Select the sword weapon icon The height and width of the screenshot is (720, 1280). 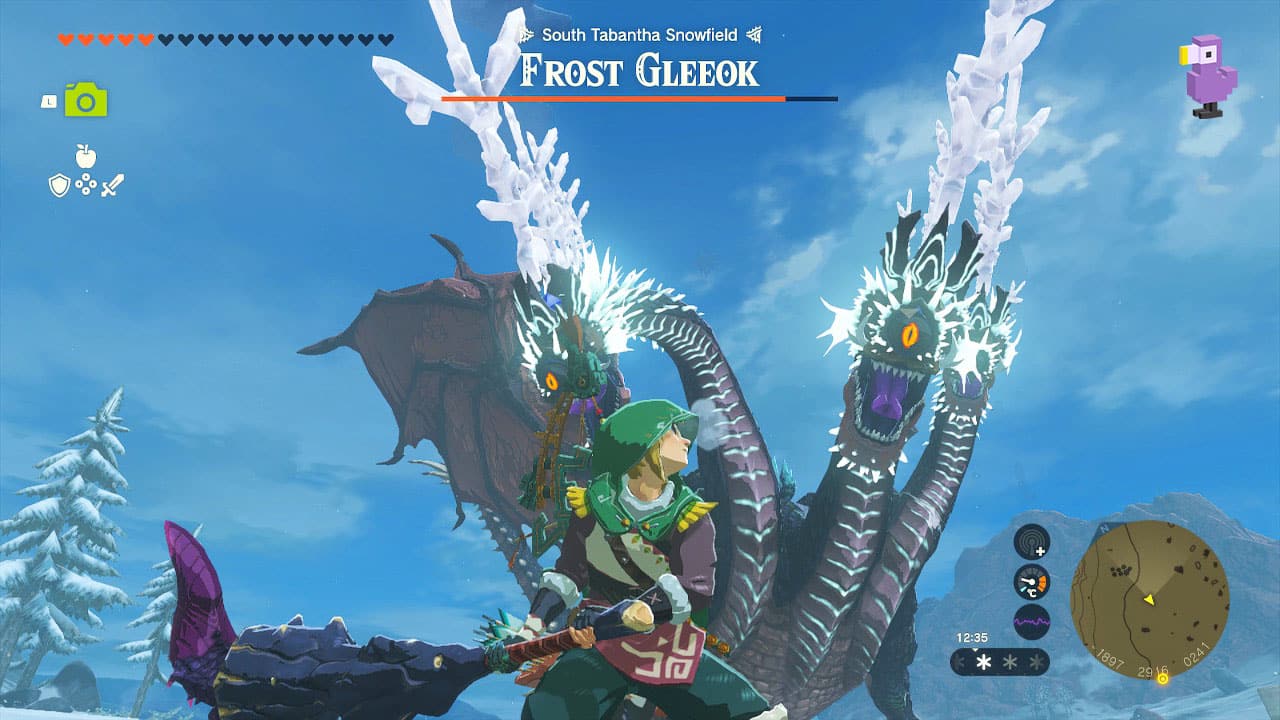[112, 184]
